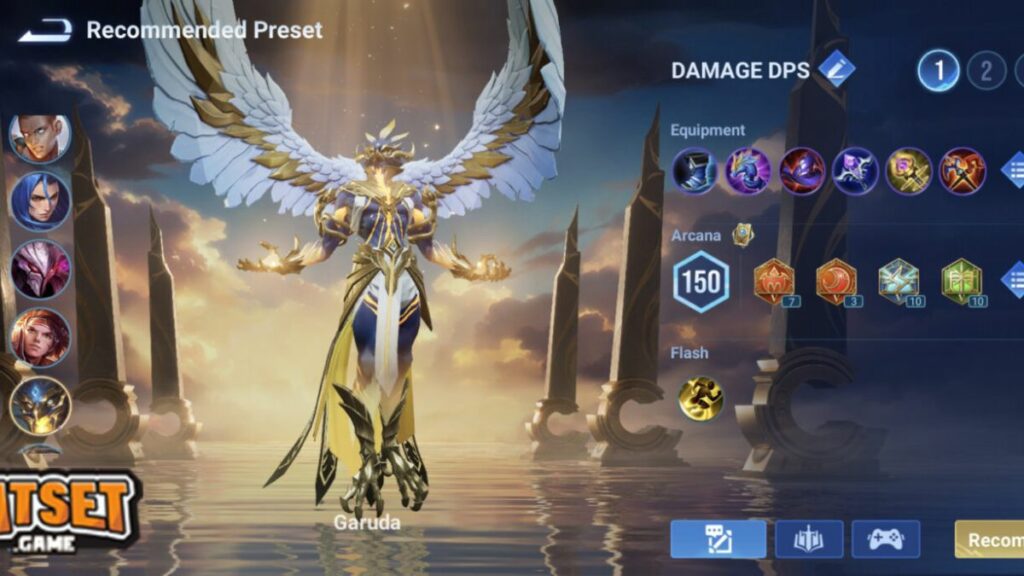Open the gamepad controls tab

[x=885, y=539]
